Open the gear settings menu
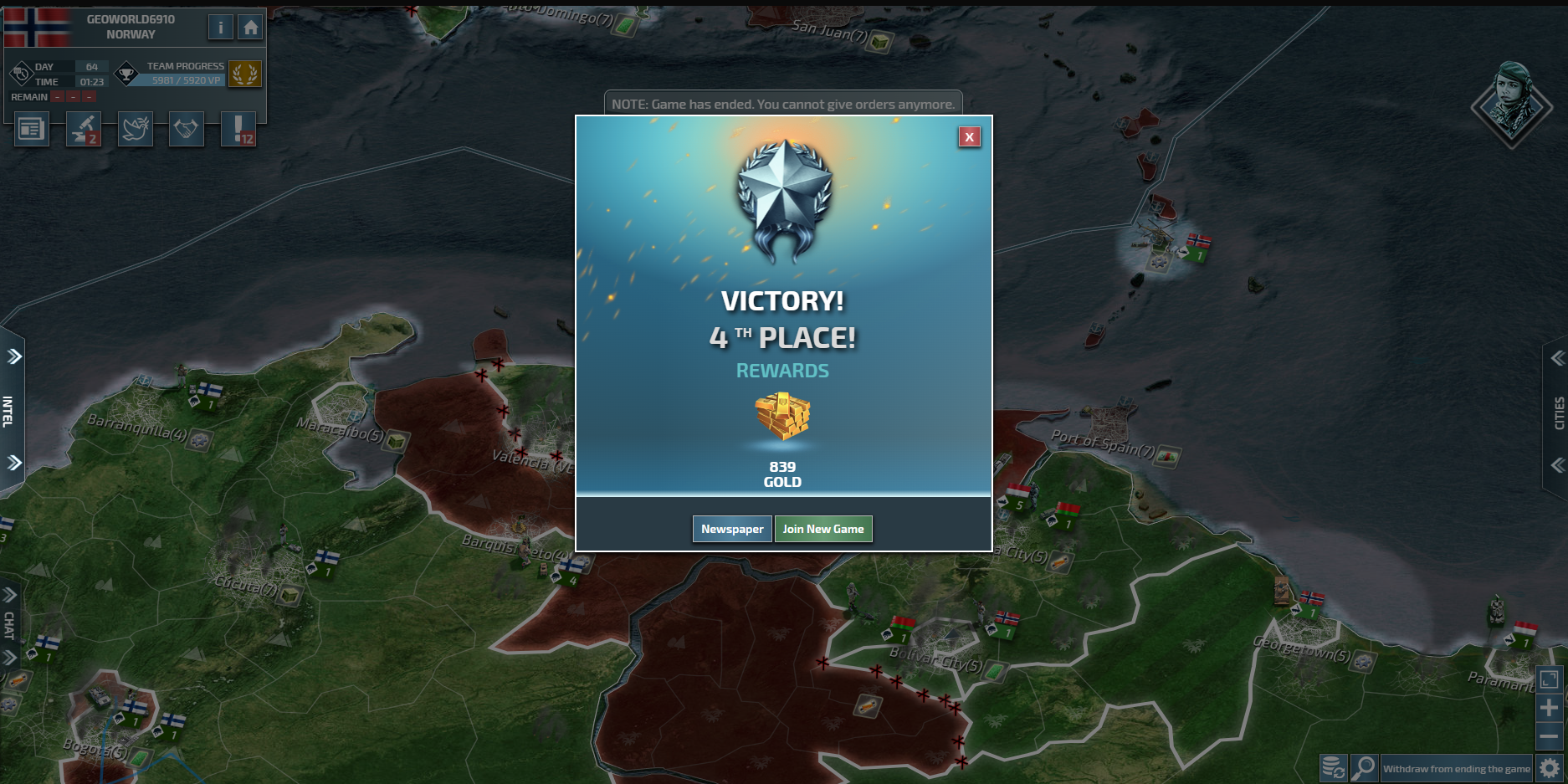 click(x=1550, y=768)
